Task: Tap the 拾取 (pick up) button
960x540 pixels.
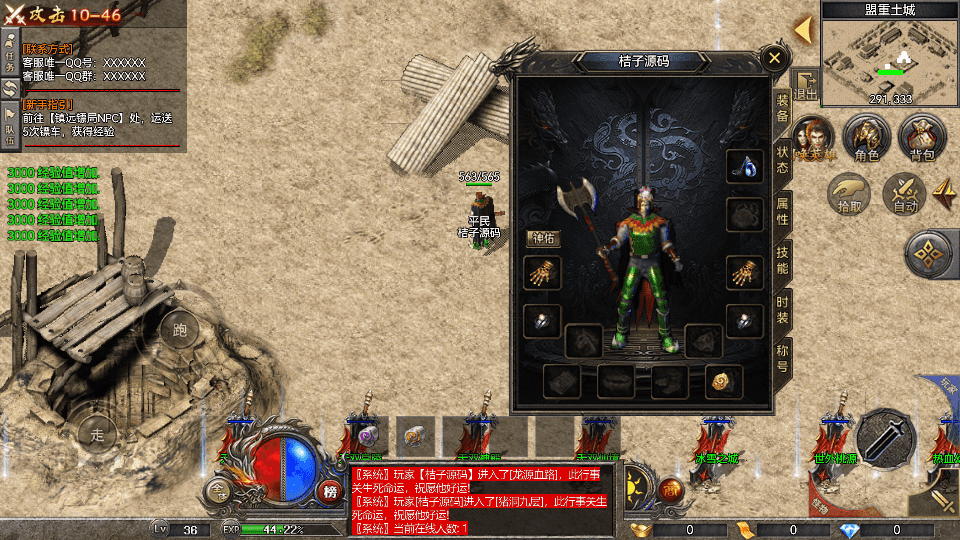Action: [x=850, y=193]
